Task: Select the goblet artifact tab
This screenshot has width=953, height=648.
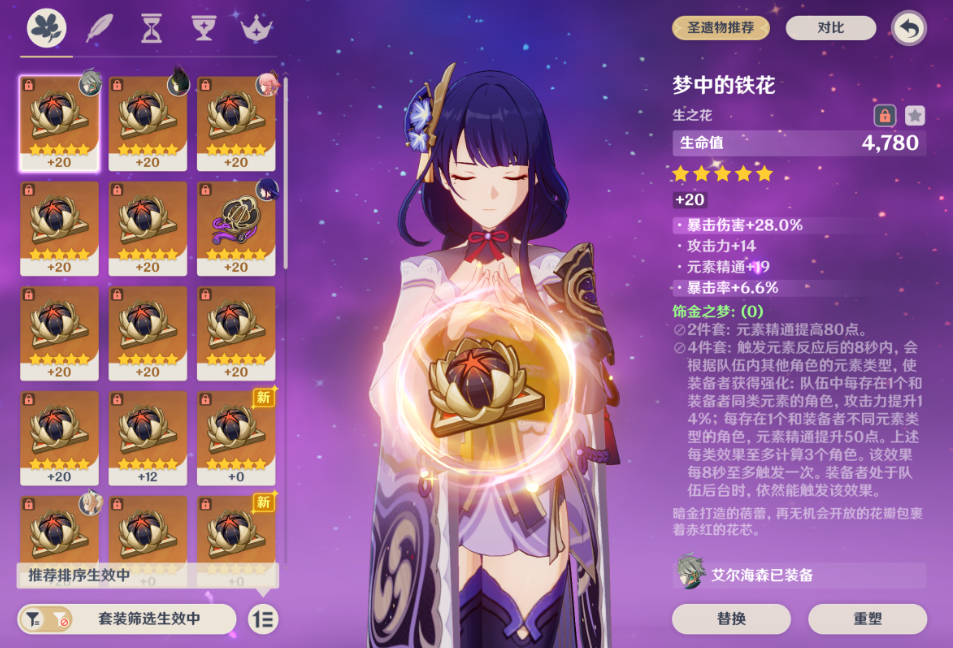Action: [204, 27]
